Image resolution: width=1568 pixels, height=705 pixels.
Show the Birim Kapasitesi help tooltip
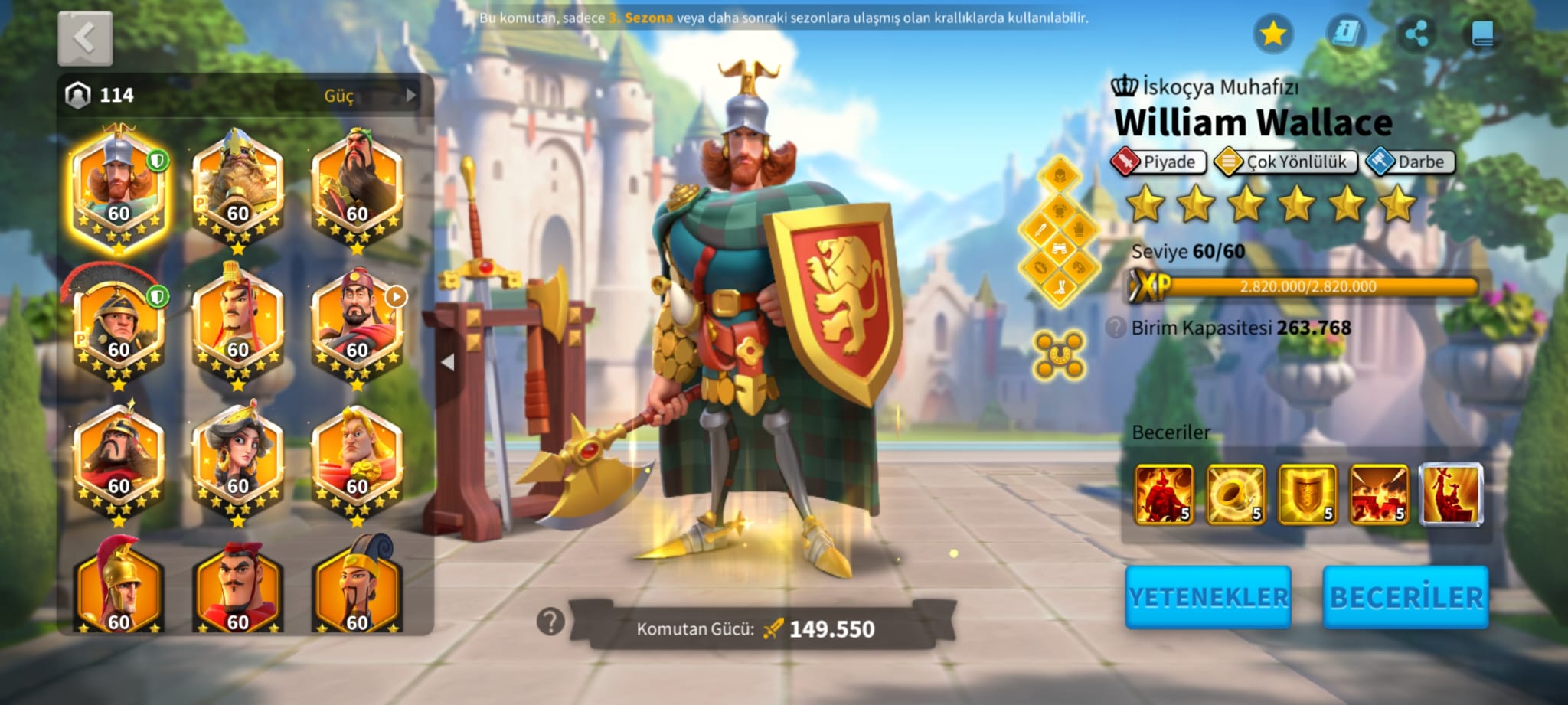(x=1116, y=328)
